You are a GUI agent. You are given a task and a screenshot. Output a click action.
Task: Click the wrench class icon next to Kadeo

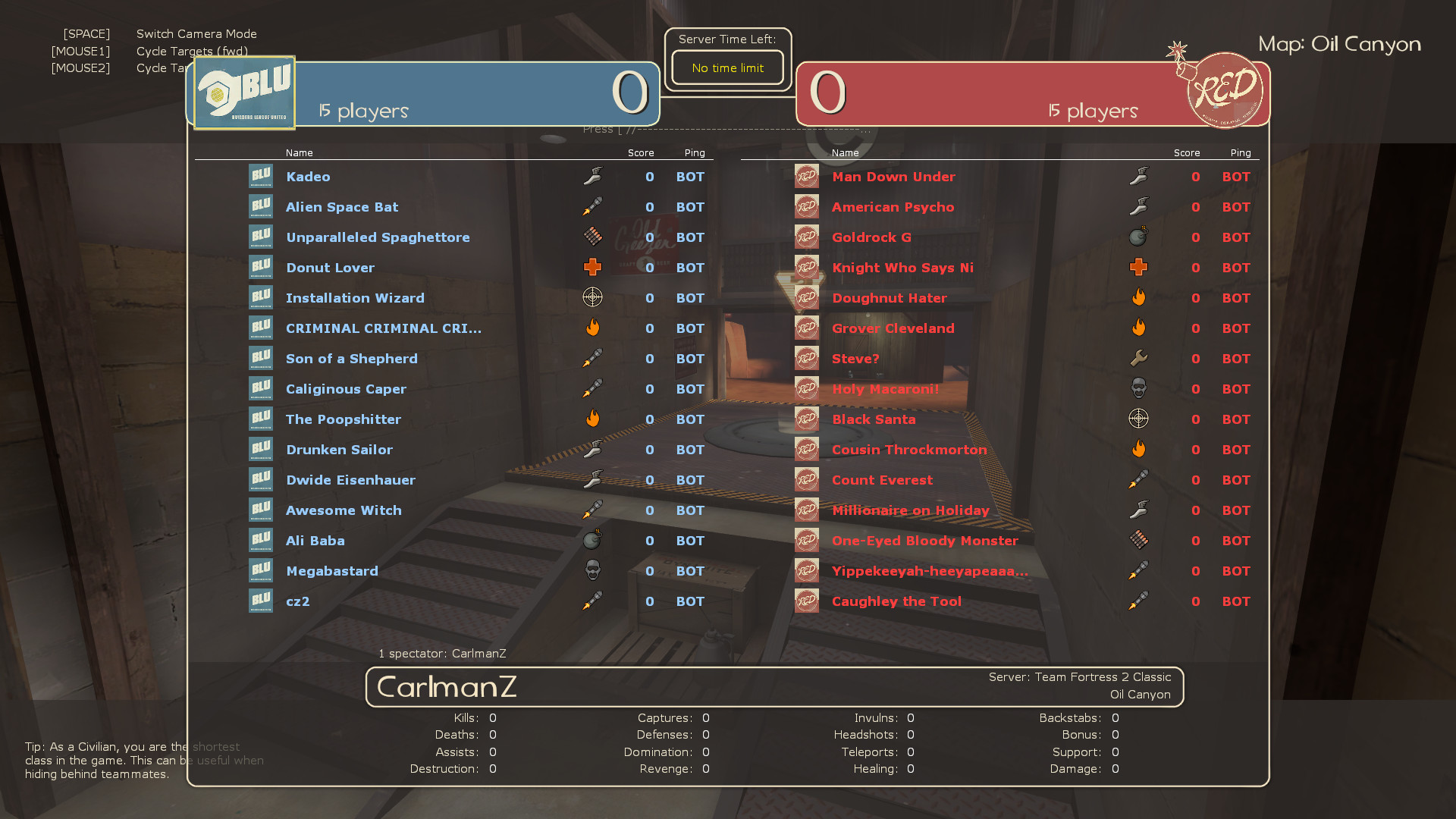(x=592, y=176)
